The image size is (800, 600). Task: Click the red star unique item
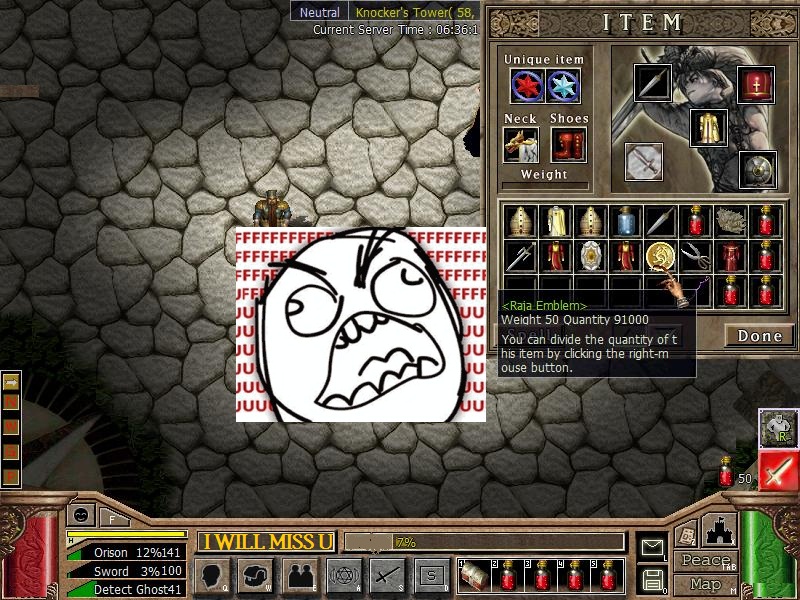(527, 87)
